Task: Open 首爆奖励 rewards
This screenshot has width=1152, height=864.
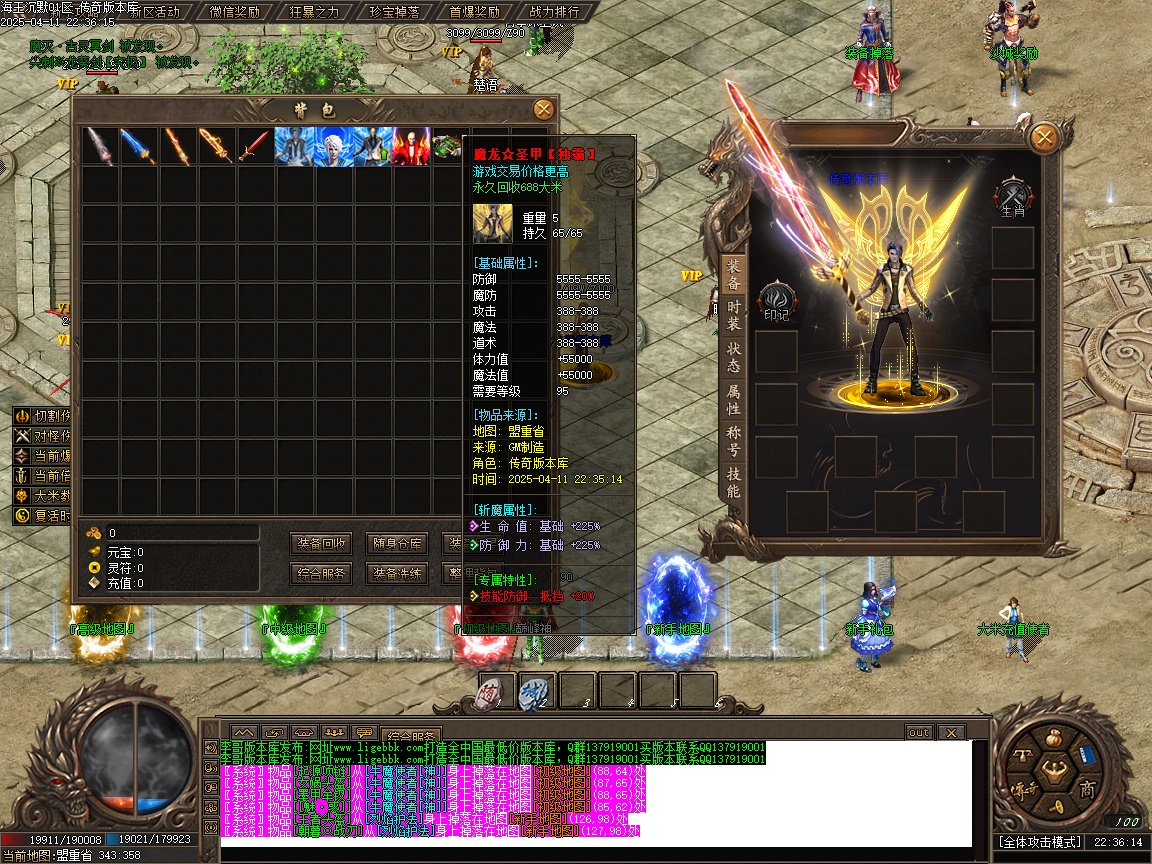Action: 474,12
